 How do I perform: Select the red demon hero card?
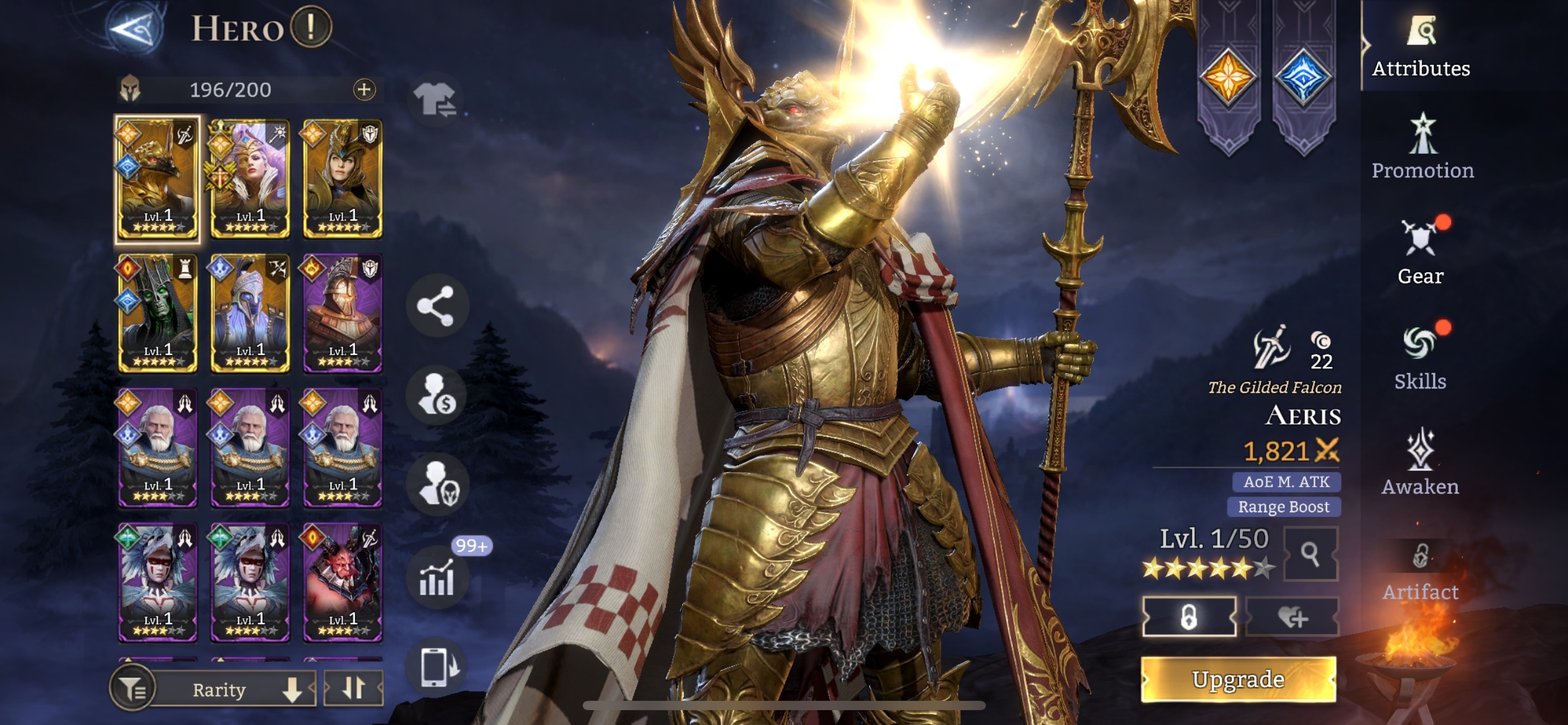342,582
